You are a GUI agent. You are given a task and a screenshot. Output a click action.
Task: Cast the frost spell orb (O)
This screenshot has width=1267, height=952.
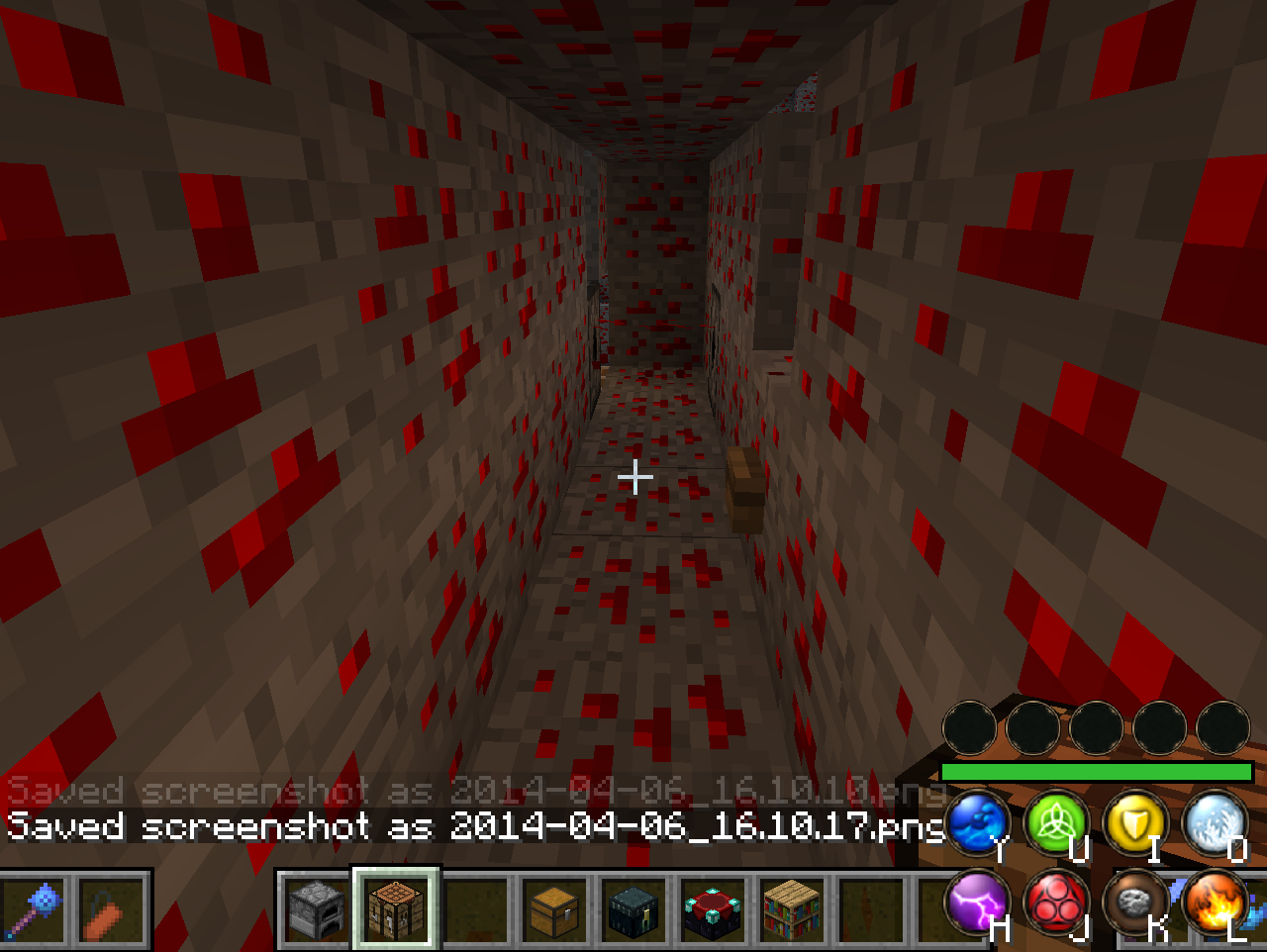point(1216,823)
